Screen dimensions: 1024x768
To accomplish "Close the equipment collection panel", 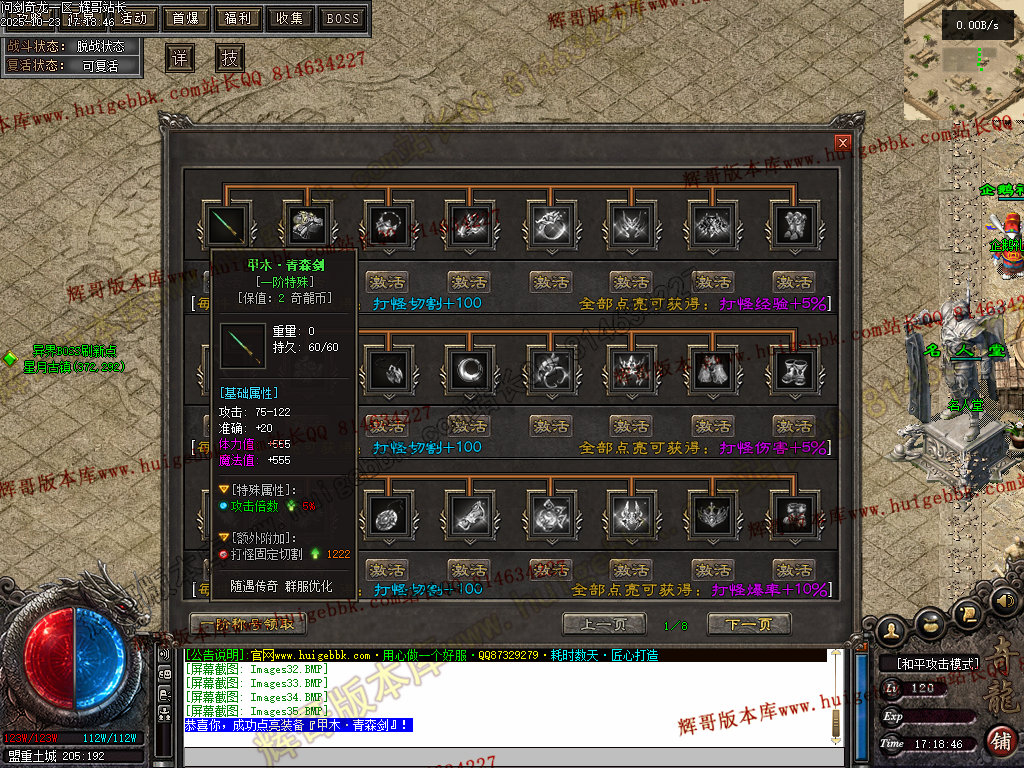I will point(843,143).
